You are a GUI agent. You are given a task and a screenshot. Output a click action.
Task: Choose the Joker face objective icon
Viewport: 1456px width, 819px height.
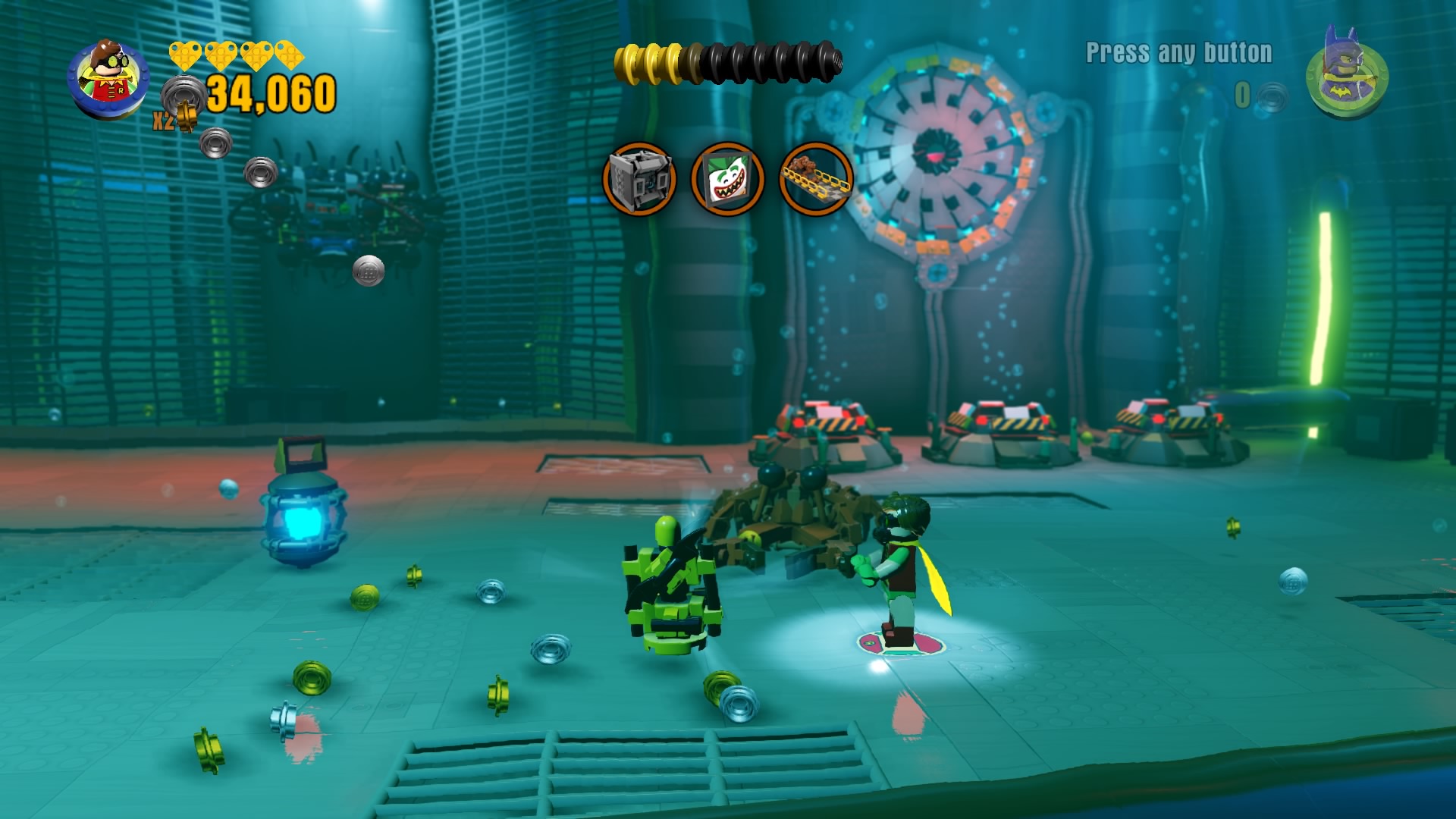(727, 179)
